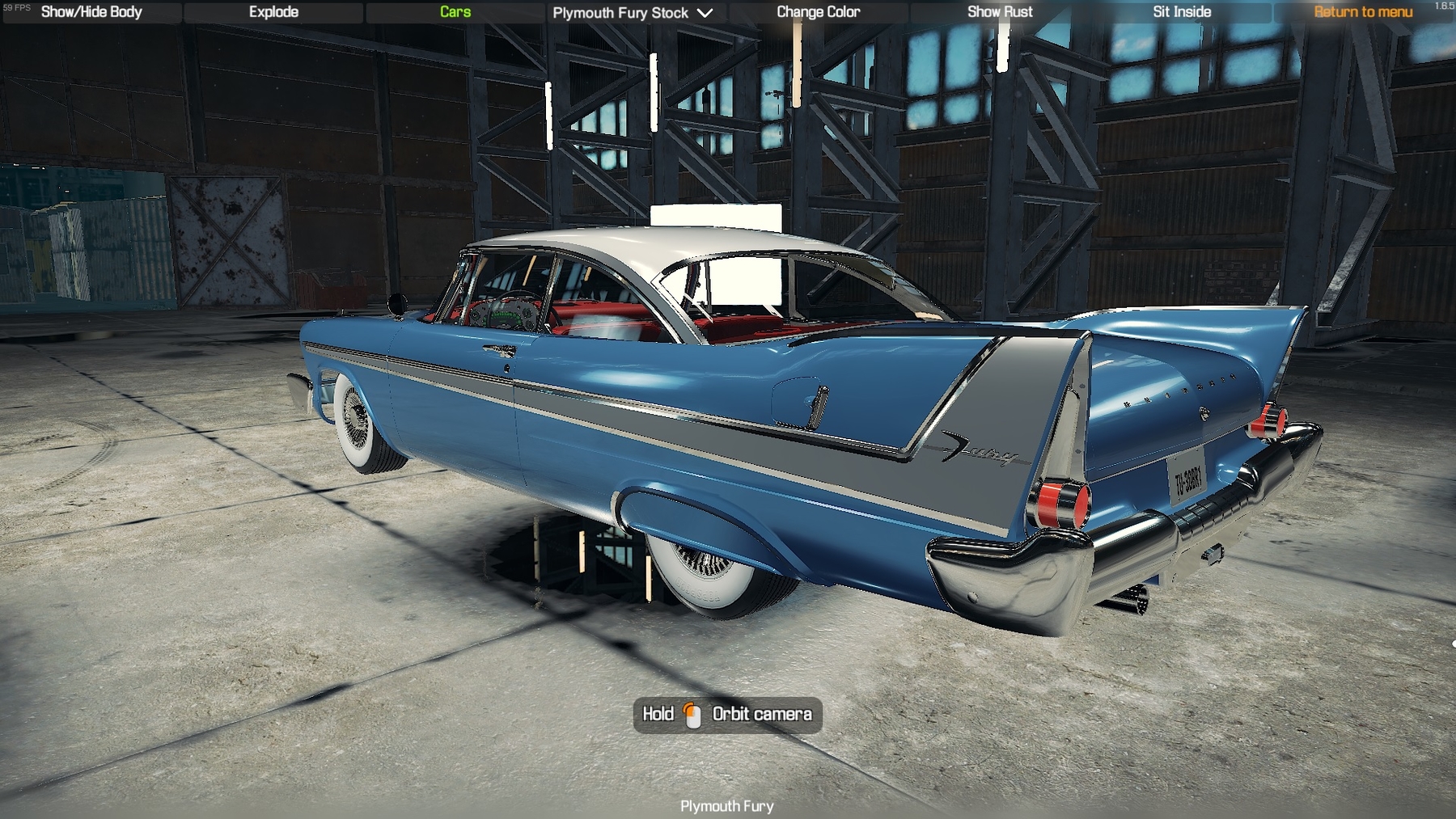Toggle Show/Hide Body option

click(x=91, y=12)
